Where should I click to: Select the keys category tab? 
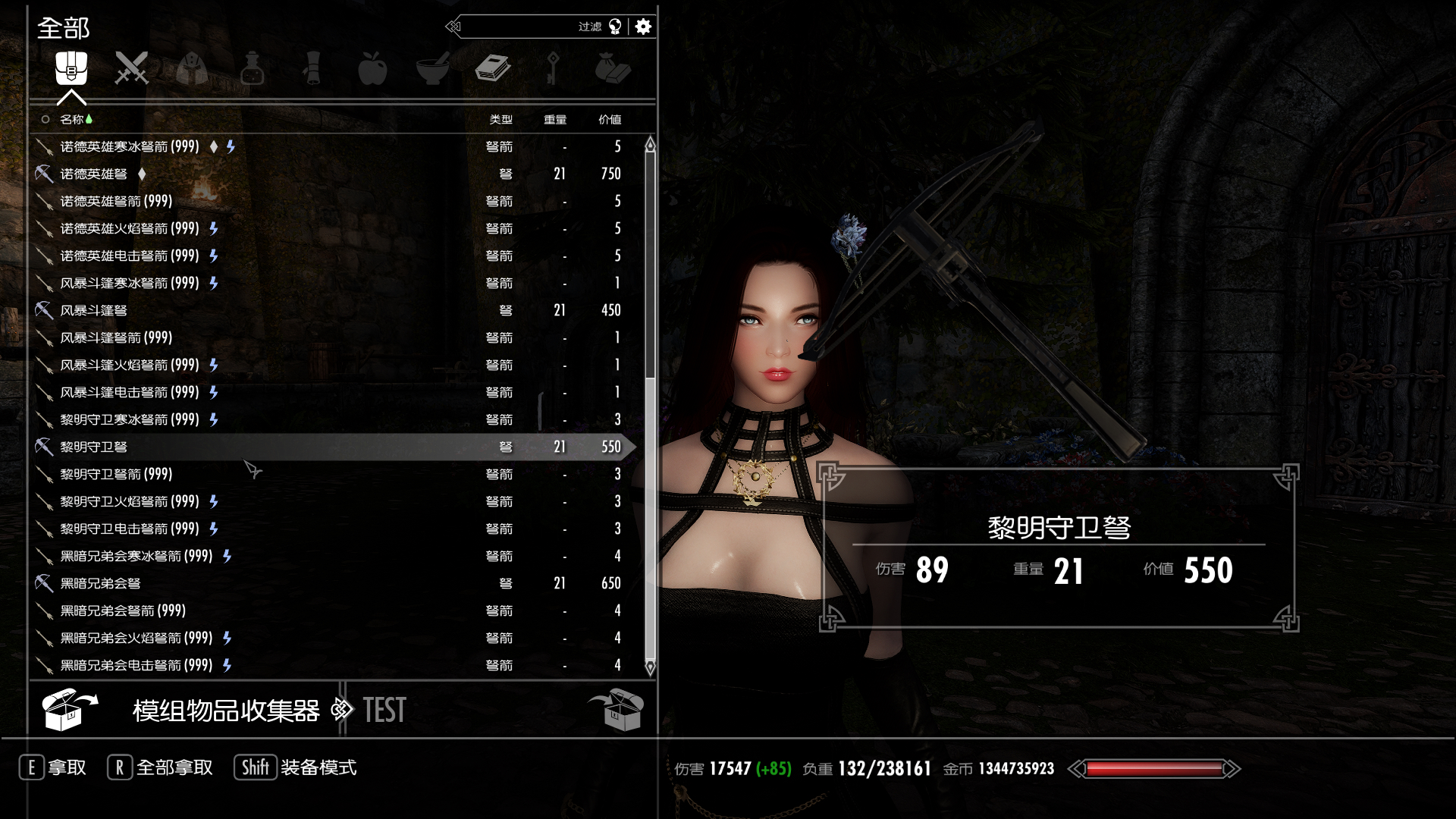pos(553,68)
